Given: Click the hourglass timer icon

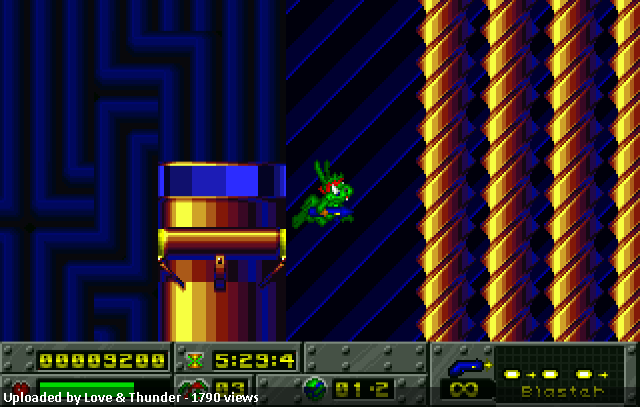Looking at the screenshot, I should [193, 359].
